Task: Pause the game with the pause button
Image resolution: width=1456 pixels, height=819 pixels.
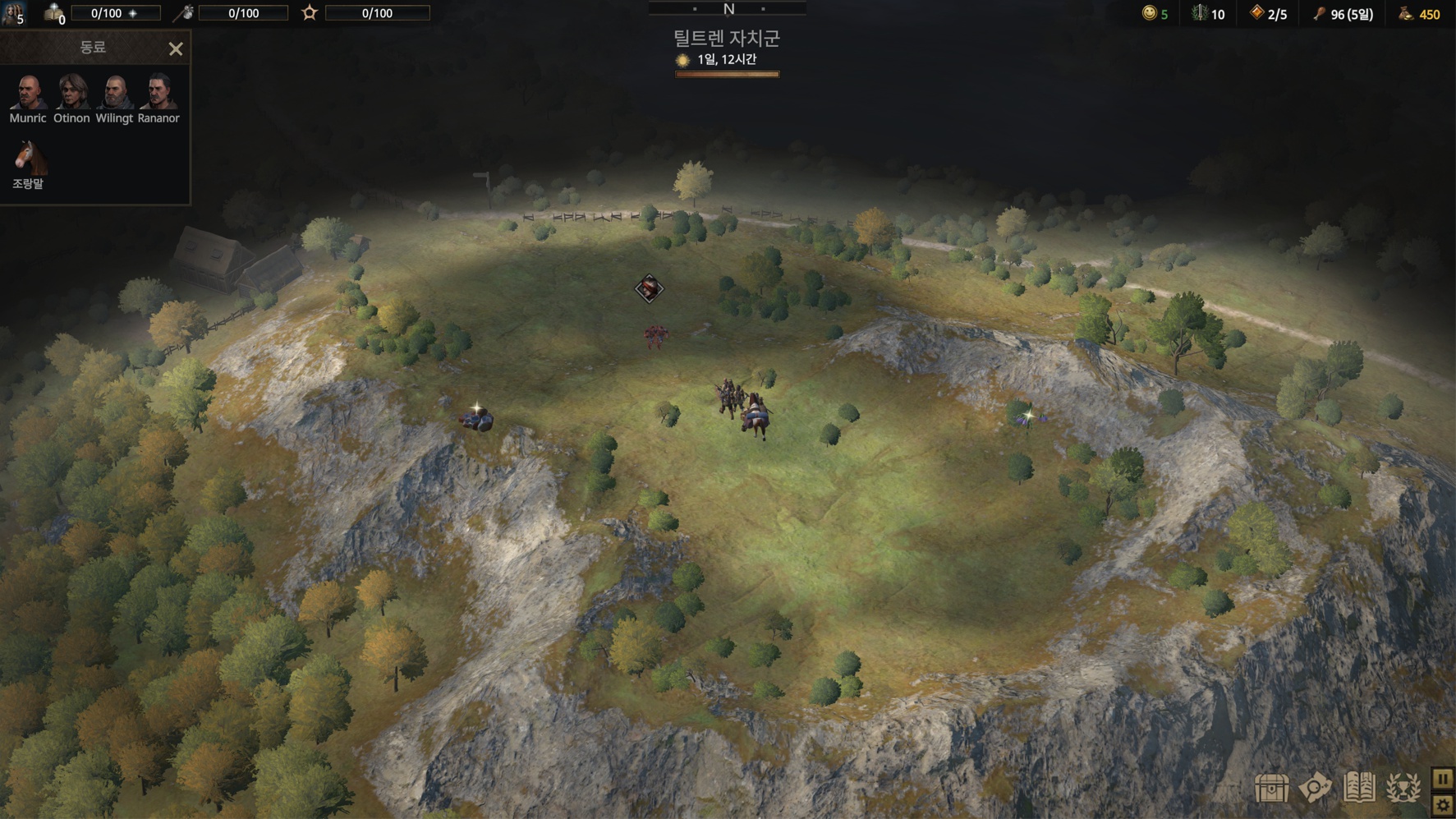Action: click(1443, 779)
